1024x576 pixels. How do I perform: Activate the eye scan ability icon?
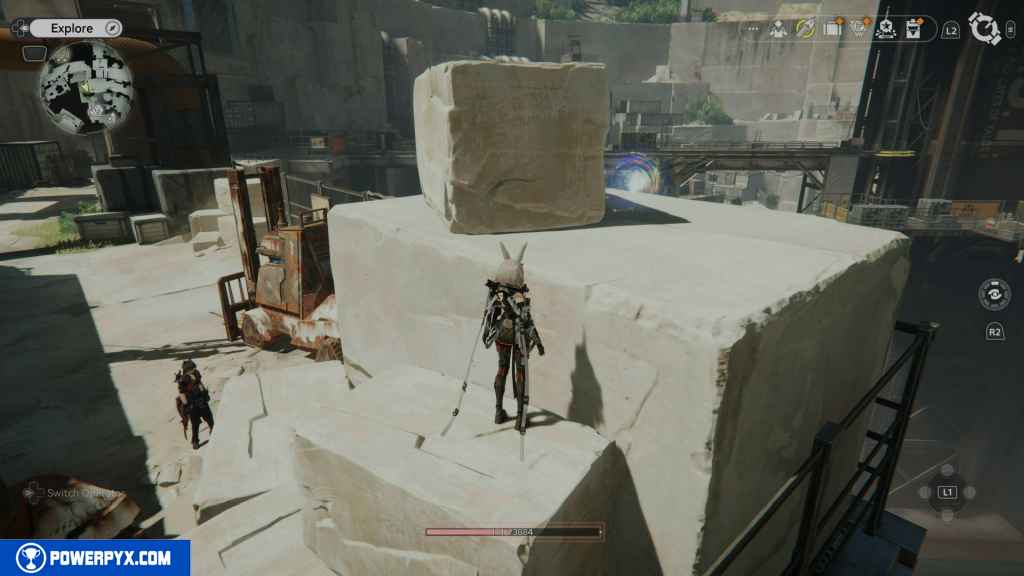click(x=994, y=295)
